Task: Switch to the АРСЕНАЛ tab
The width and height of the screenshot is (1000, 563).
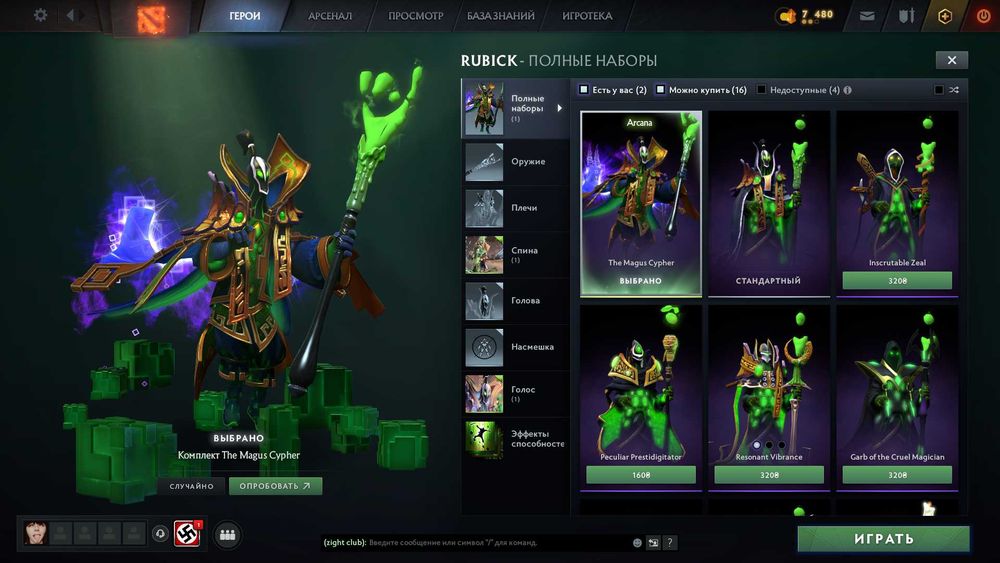Action: tap(330, 16)
